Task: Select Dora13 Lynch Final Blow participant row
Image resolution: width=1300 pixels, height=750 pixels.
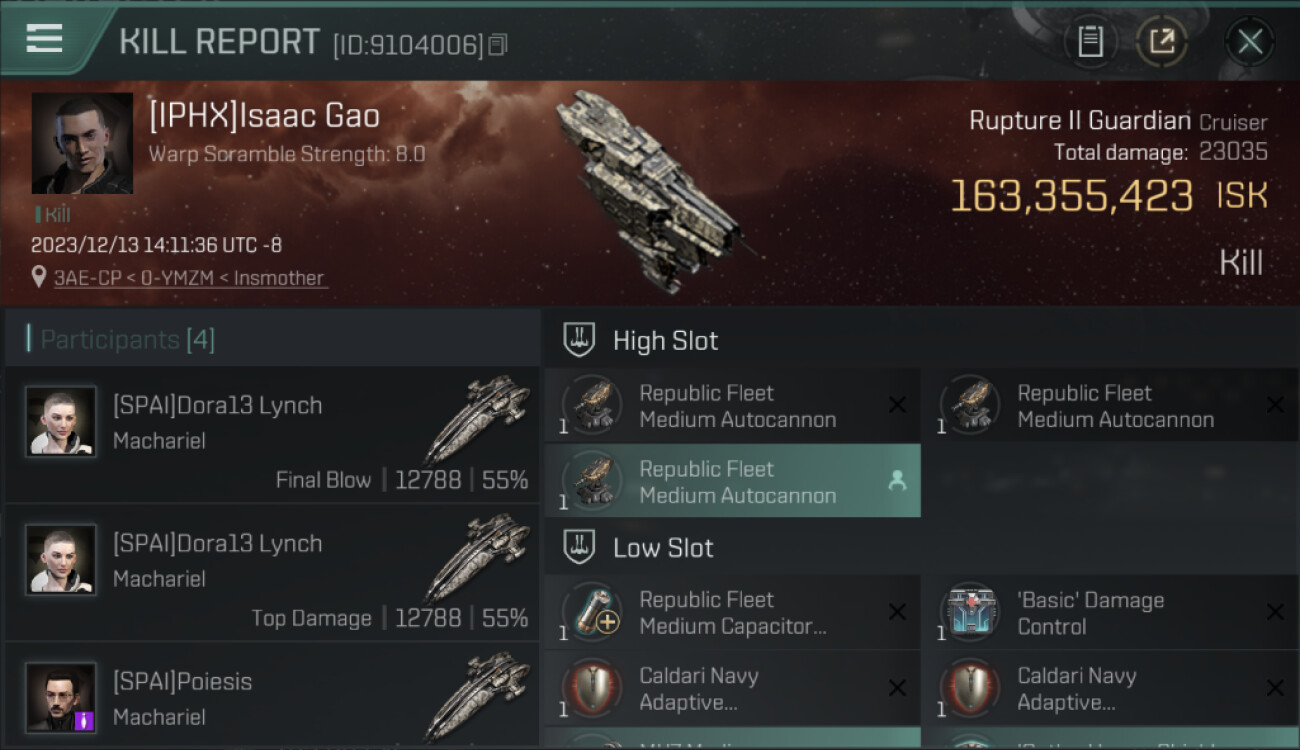Action: [x=272, y=435]
